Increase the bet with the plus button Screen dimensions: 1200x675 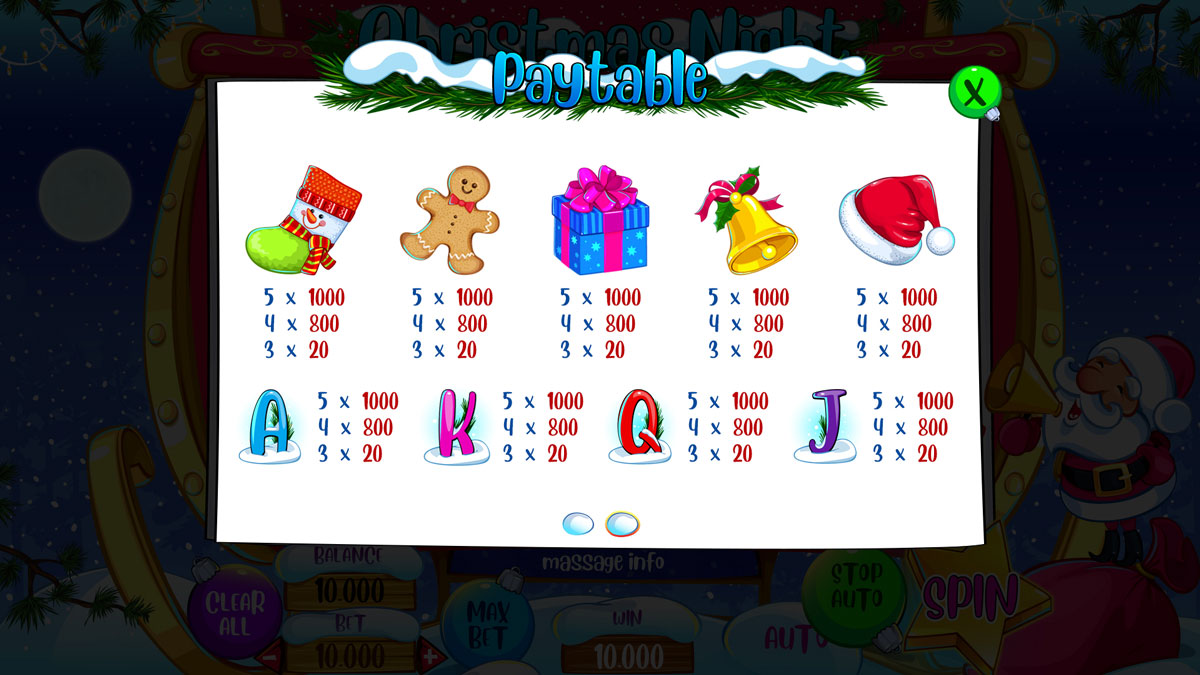[430, 657]
